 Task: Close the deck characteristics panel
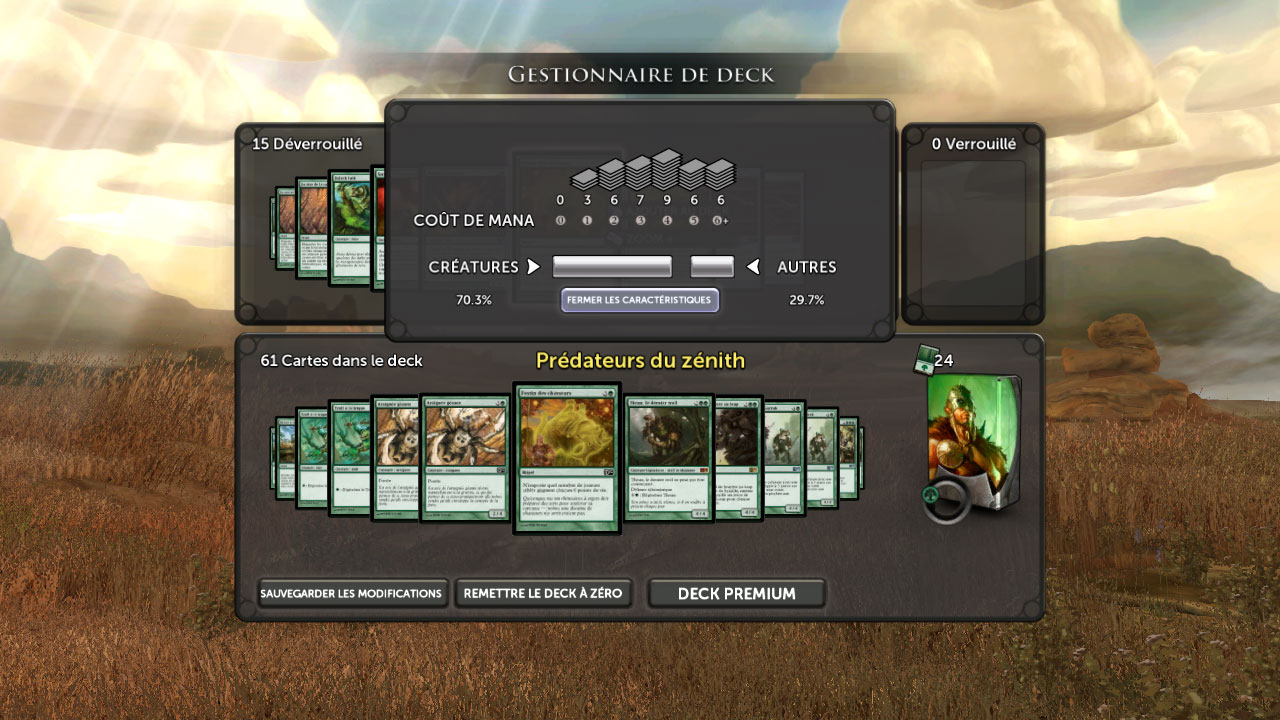[639, 300]
